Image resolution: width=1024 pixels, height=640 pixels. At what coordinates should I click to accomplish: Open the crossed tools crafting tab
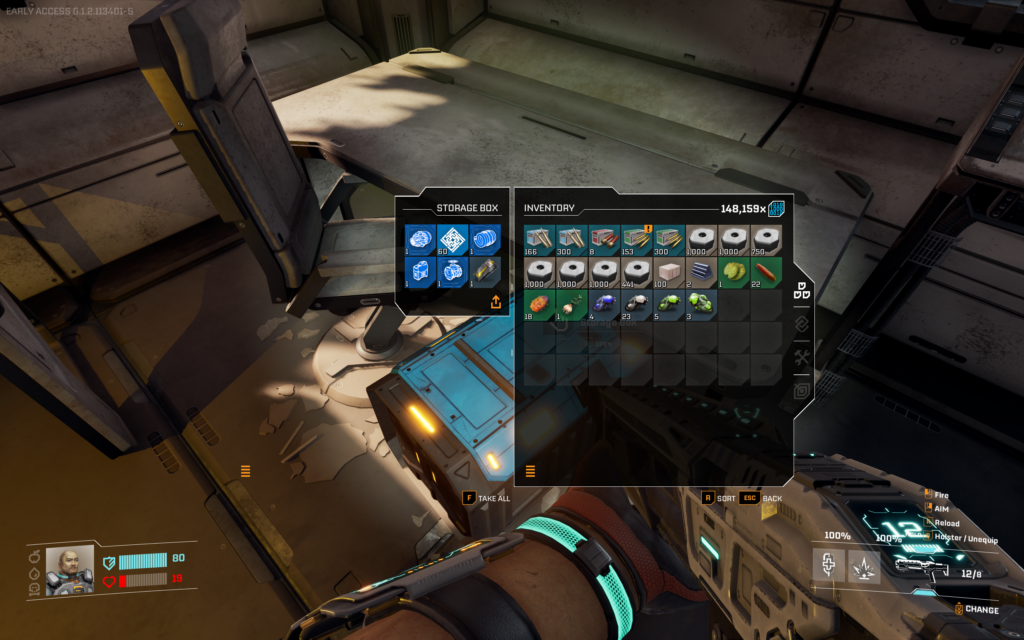801,358
